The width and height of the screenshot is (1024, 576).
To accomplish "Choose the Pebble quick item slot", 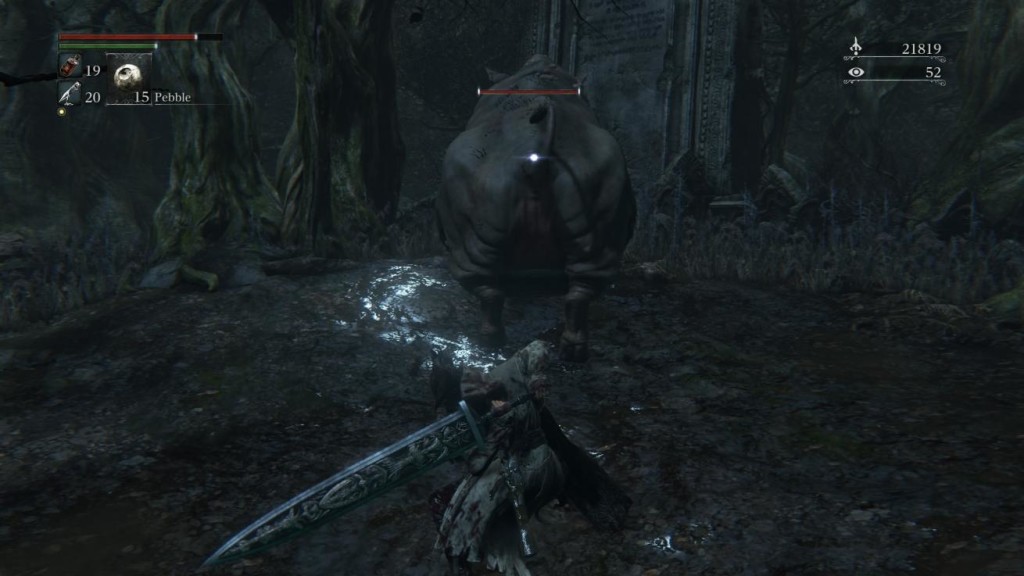I will pyautogui.click(x=128, y=76).
